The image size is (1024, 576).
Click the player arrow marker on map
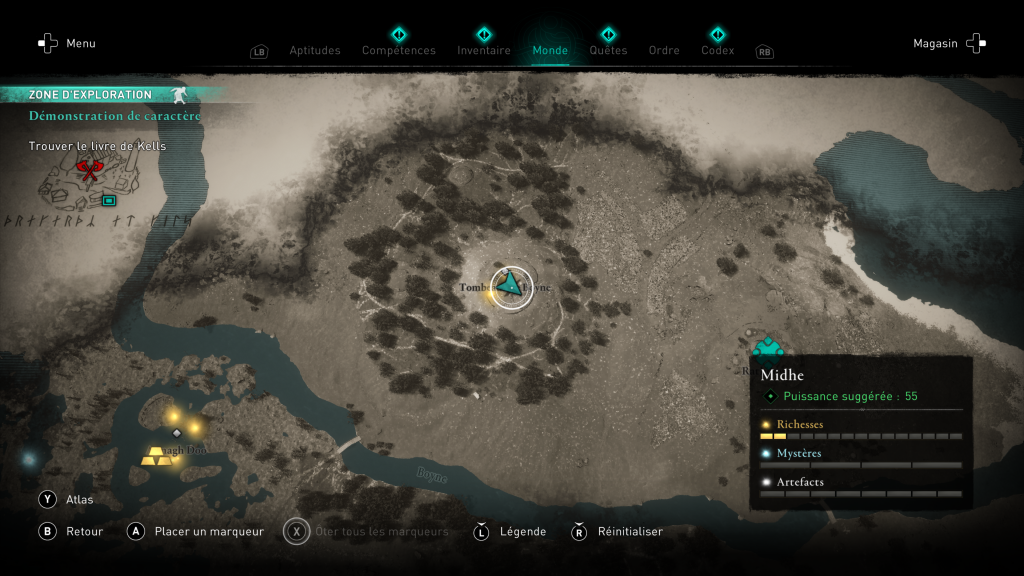pos(512,286)
